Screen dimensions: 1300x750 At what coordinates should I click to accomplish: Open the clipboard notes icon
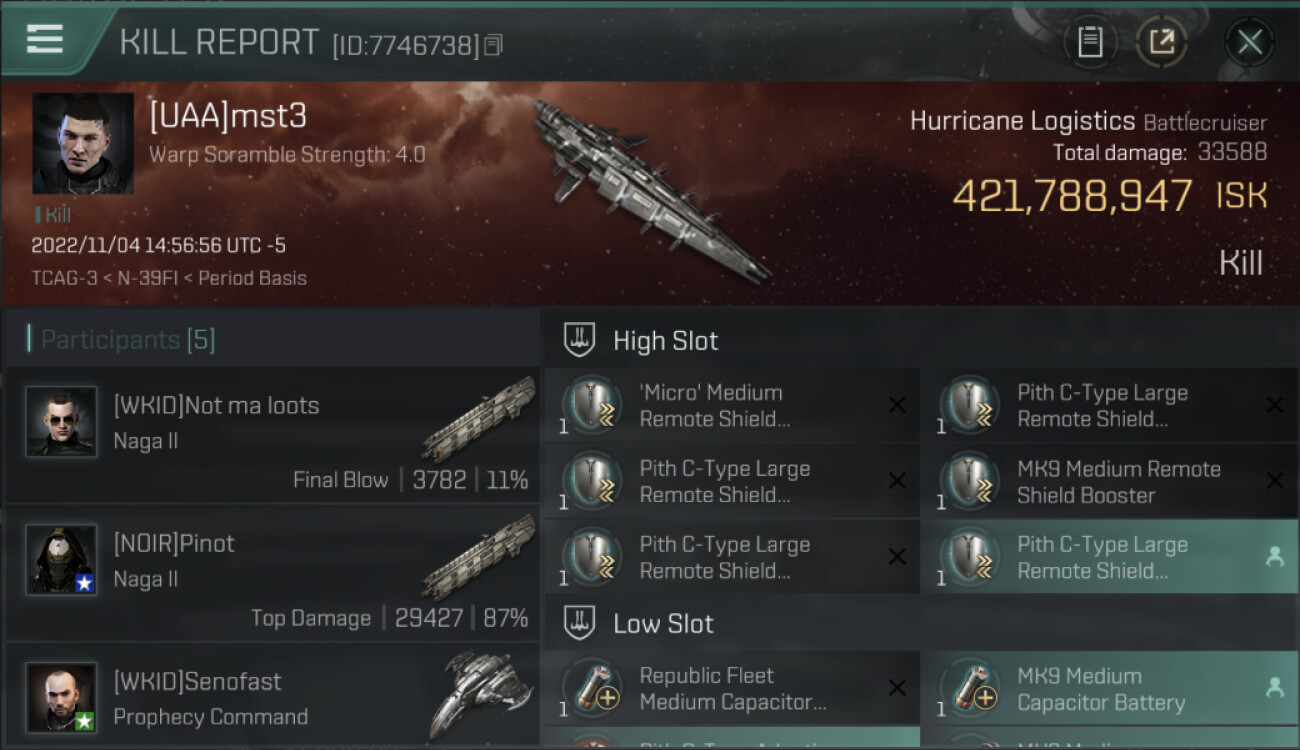[x=1090, y=42]
